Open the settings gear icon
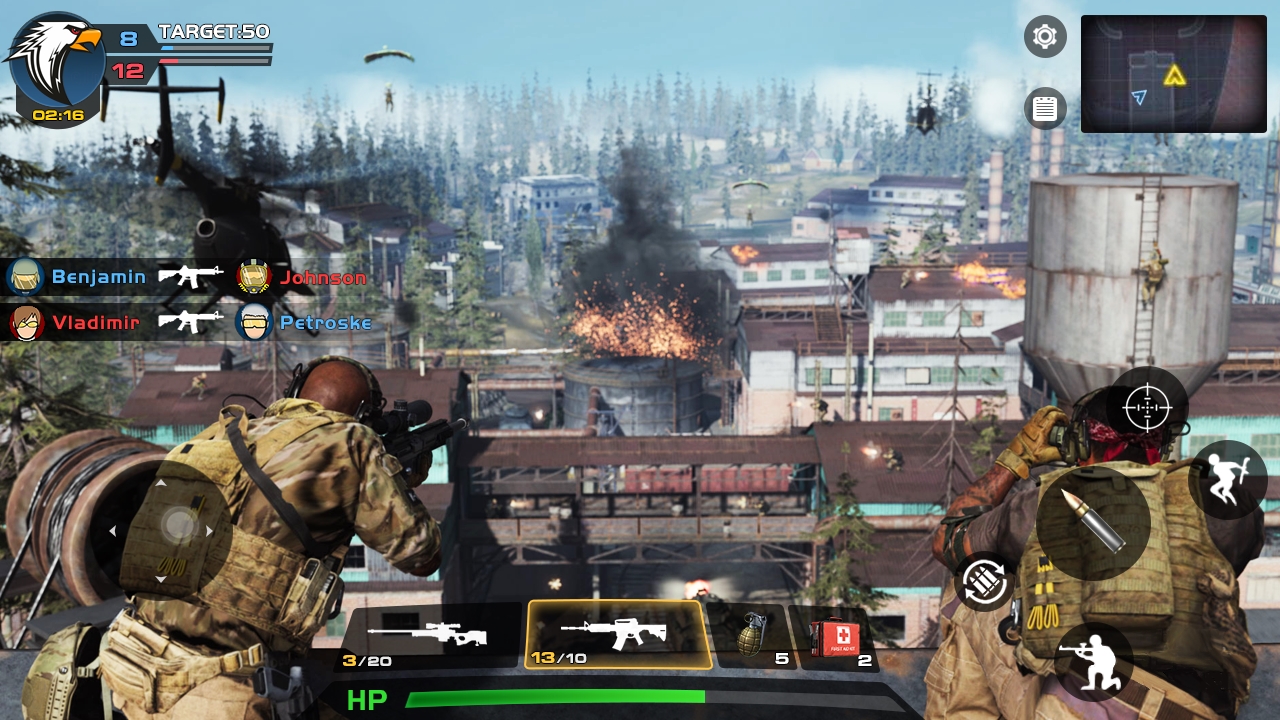The width and height of the screenshot is (1280, 720). click(1044, 37)
